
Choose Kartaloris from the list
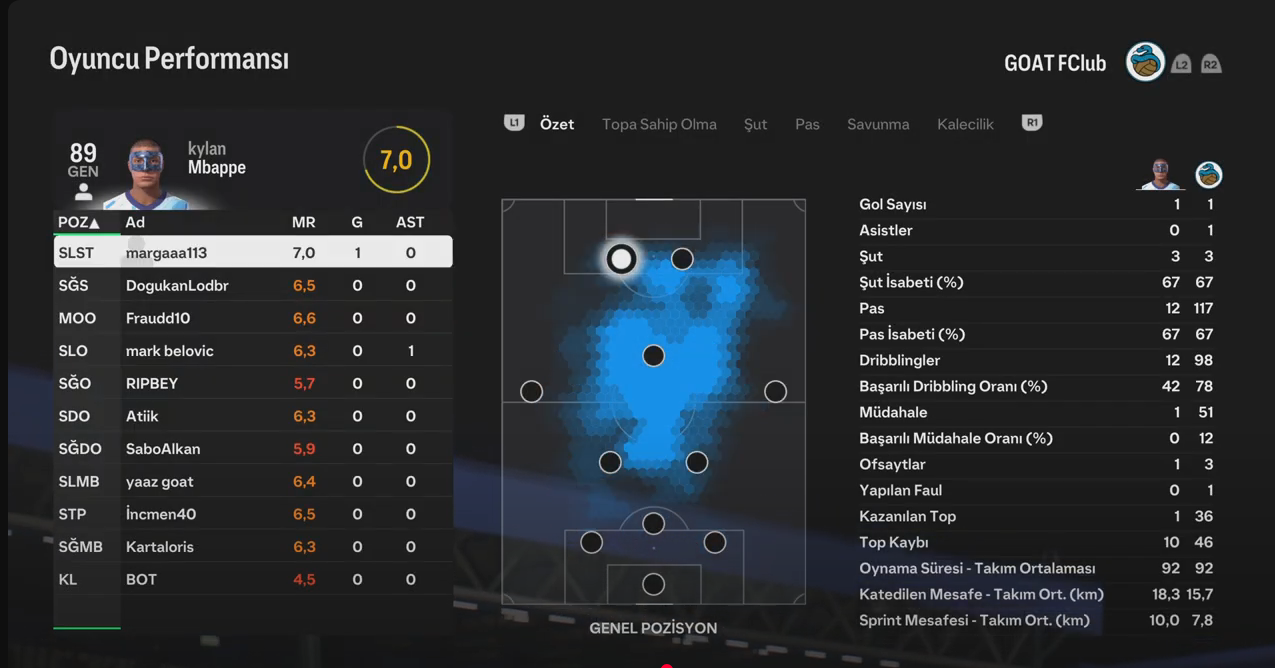point(252,547)
